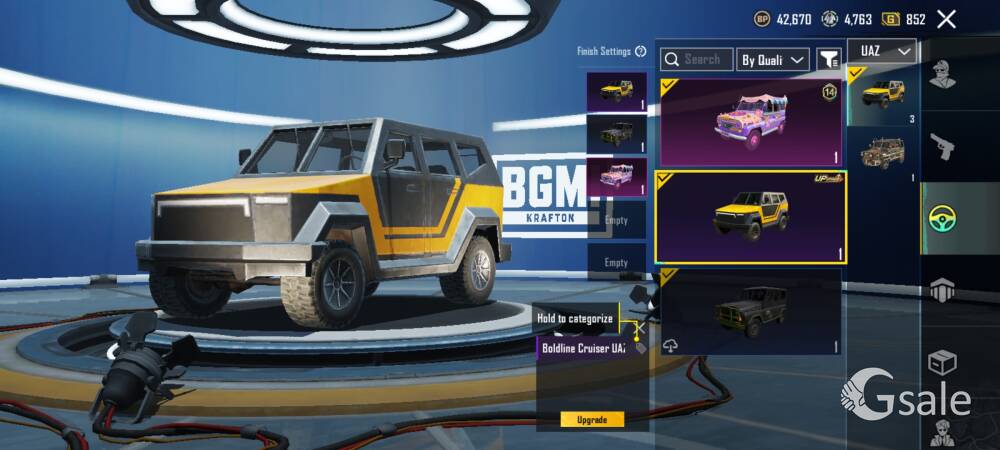Click the vehicle Search field
The height and width of the screenshot is (450, 1000).
(697, 60)
